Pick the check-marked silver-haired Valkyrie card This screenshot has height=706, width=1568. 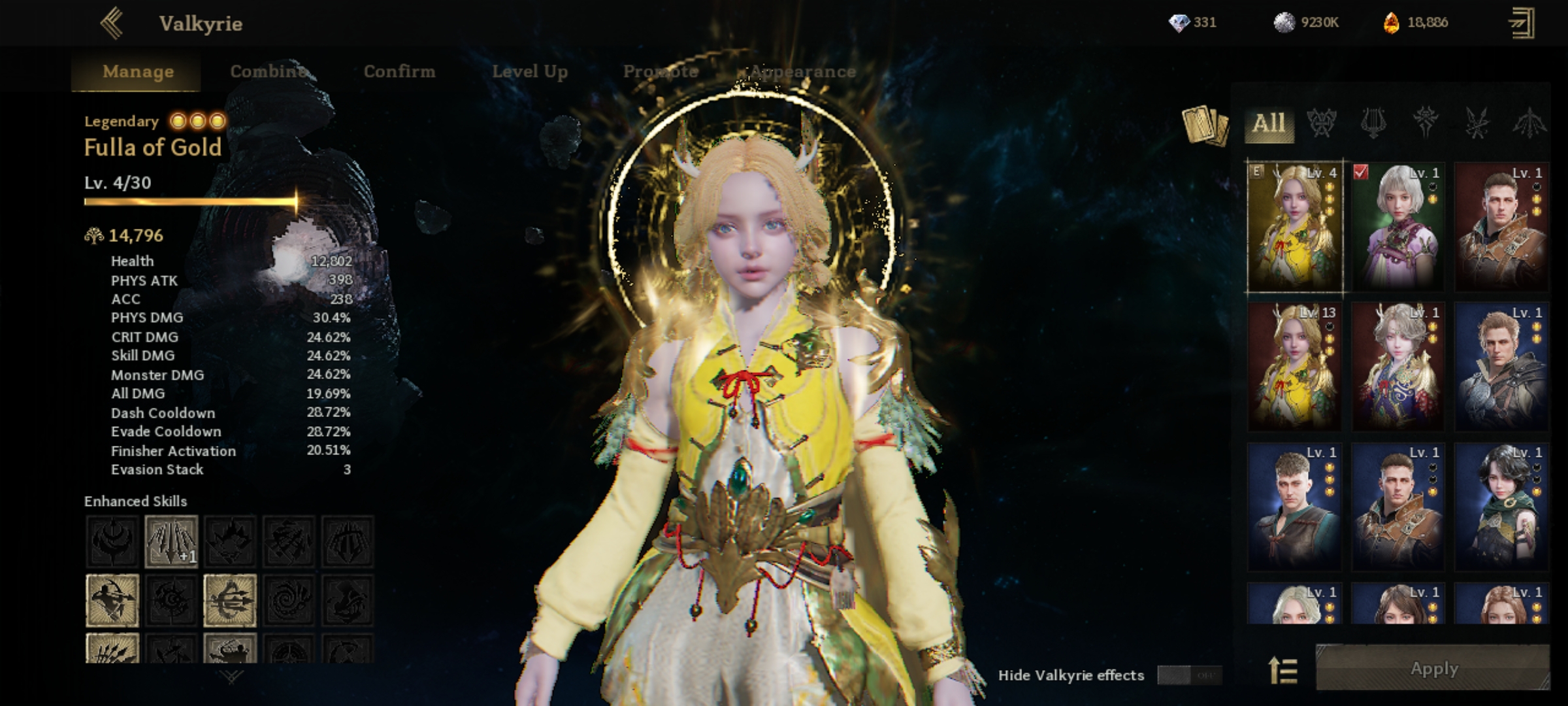point(1397,226)
